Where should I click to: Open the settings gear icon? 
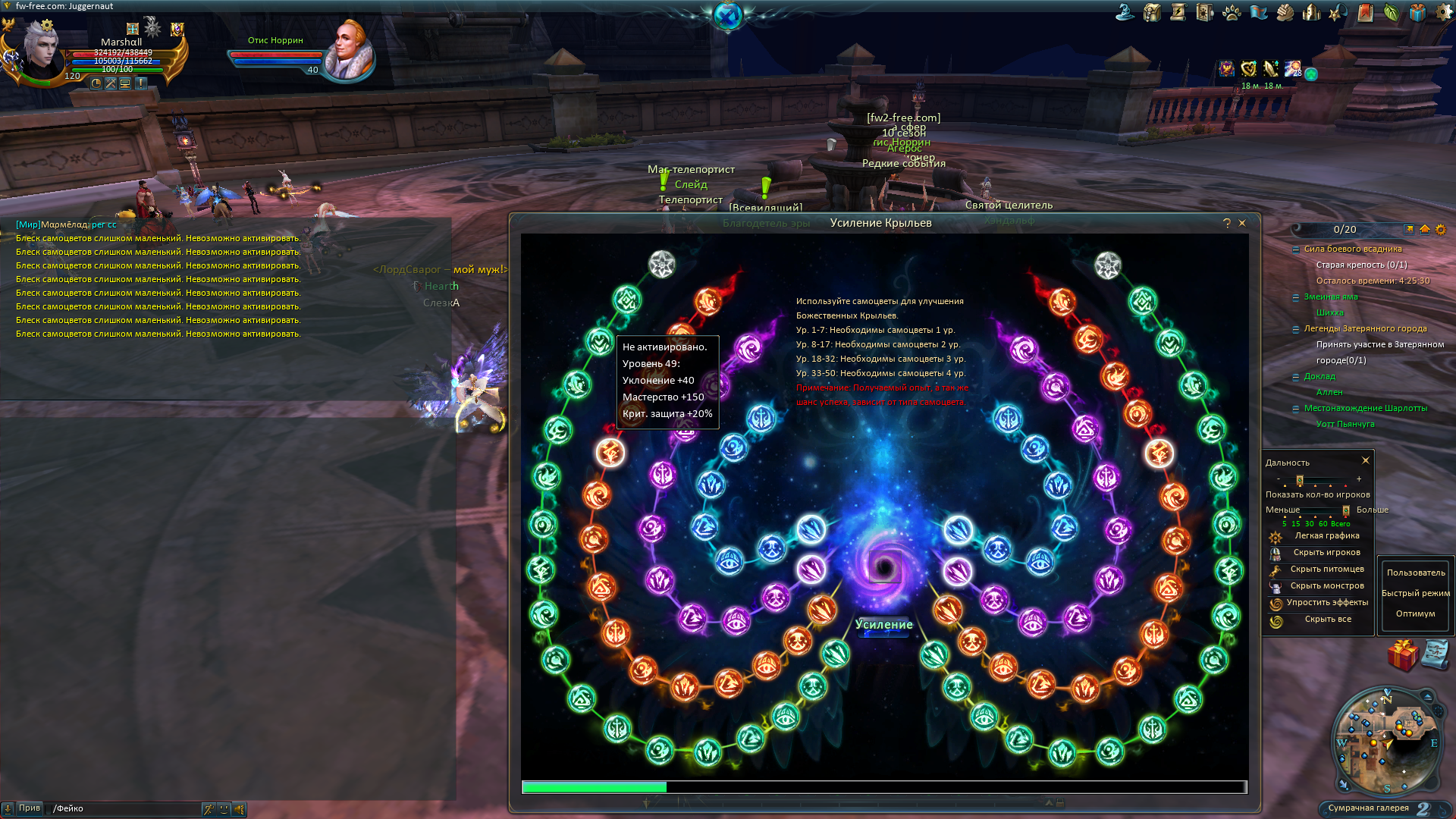1444,12
